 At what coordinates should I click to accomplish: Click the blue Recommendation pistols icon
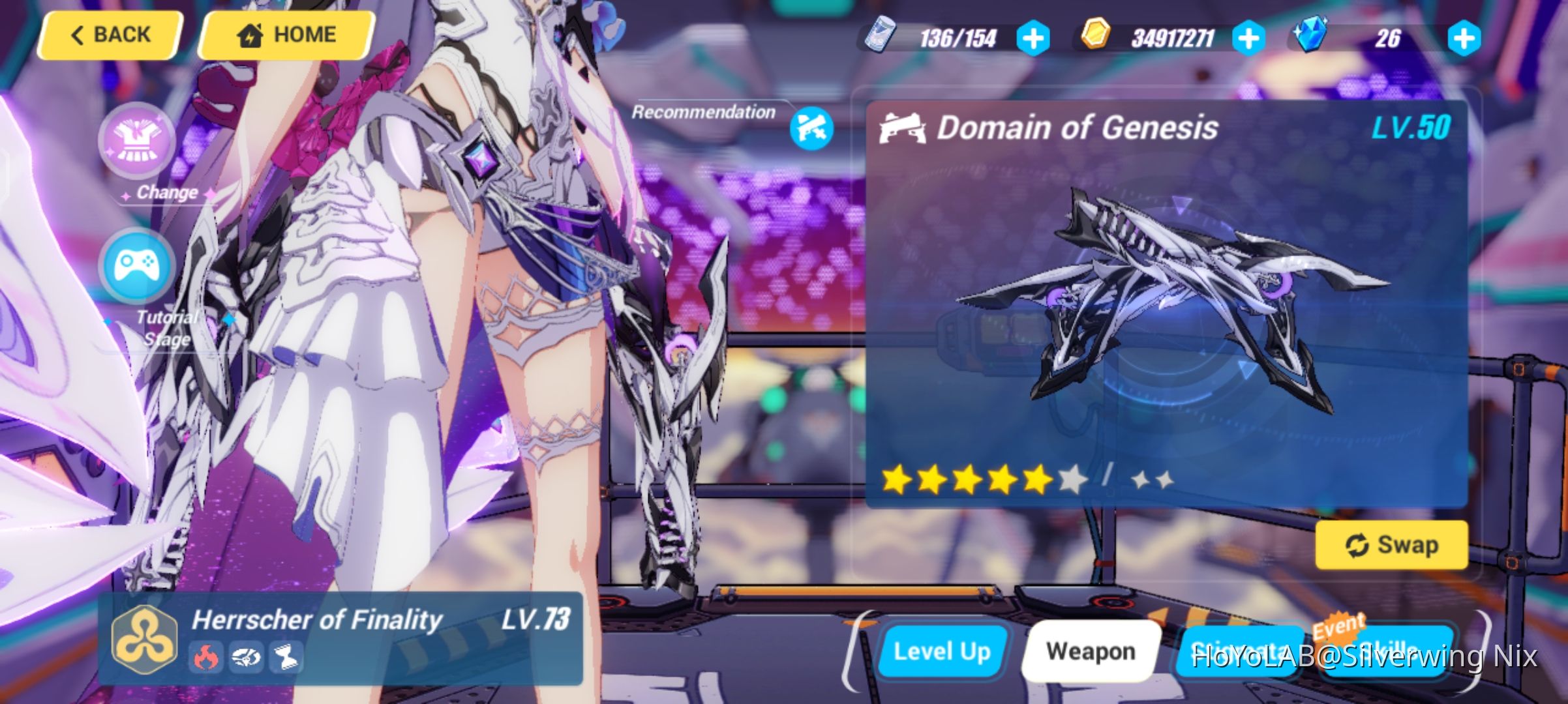(x=810, y=128)
